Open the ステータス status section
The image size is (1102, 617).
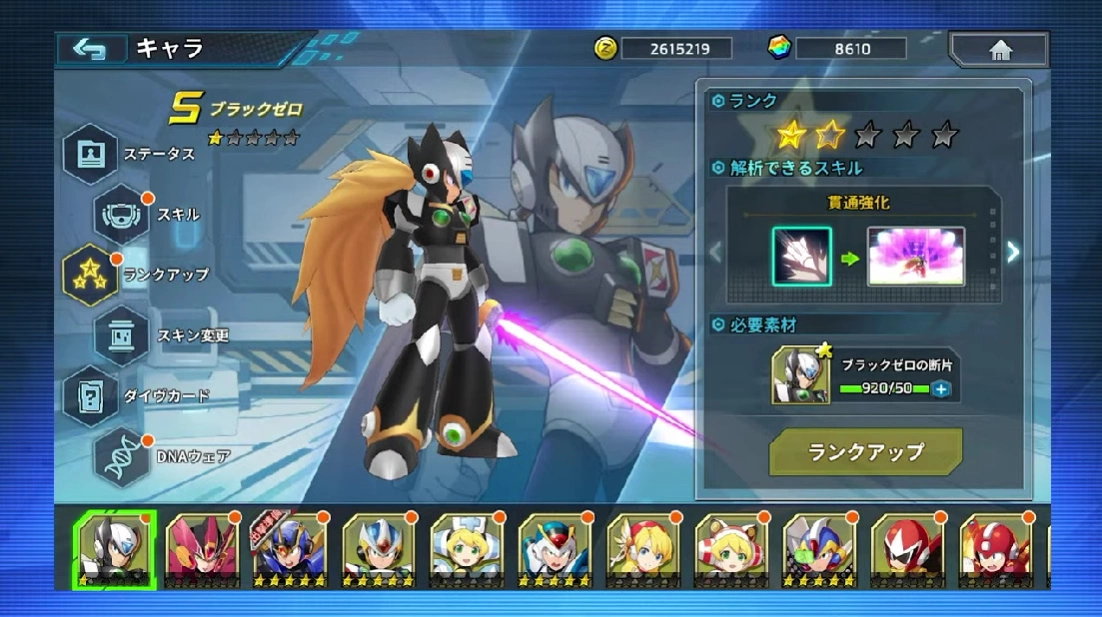point(92,154)
